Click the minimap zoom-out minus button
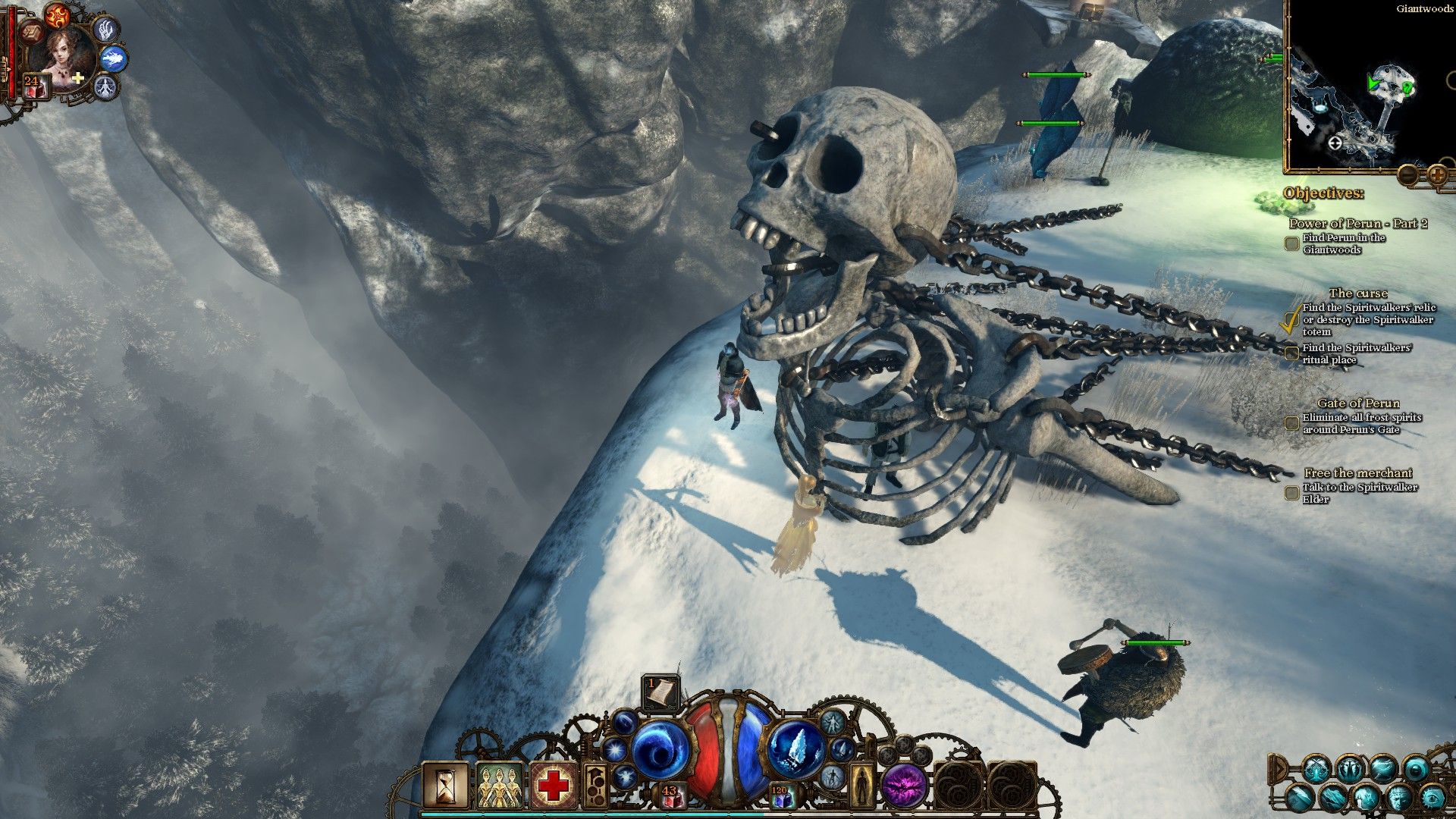This screenshot has width=1456, height=819. [x=1408, y=176]
